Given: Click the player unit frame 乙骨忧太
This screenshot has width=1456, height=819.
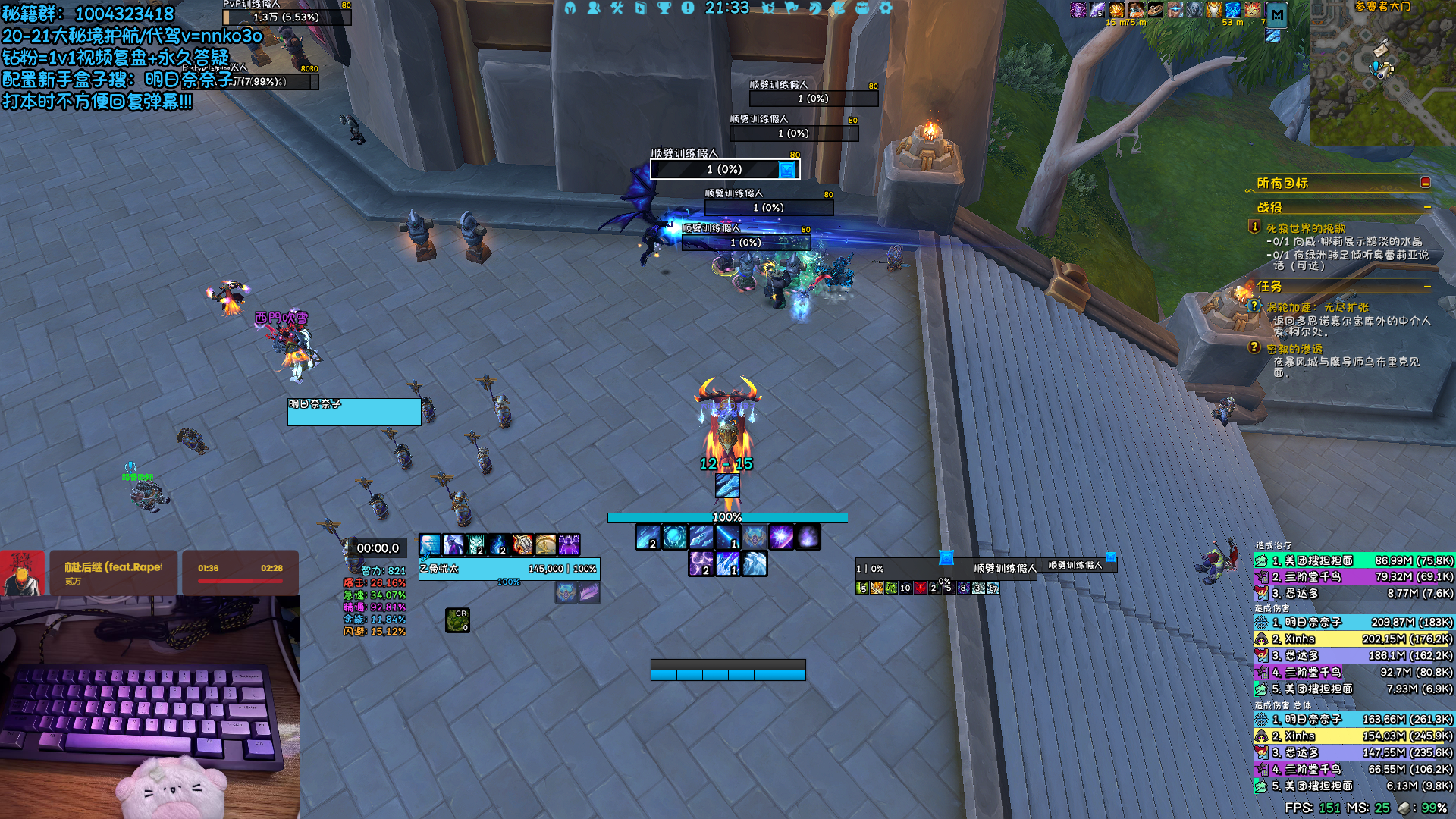Looking at the screenshot, I should click(x=509, y=569).
